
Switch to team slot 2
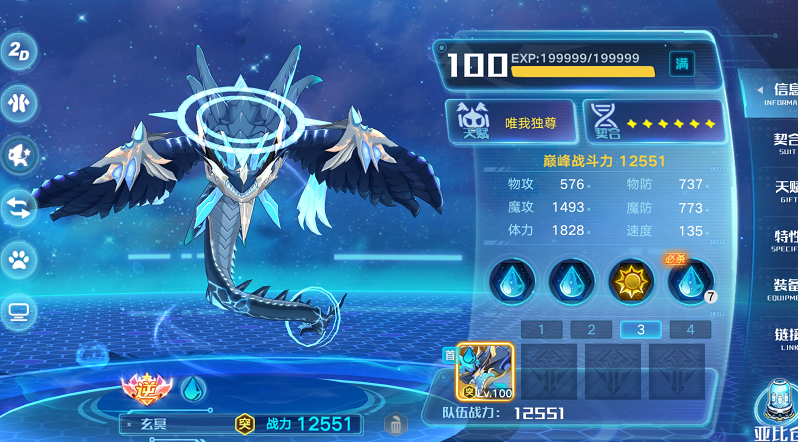(x=591, y=329)
